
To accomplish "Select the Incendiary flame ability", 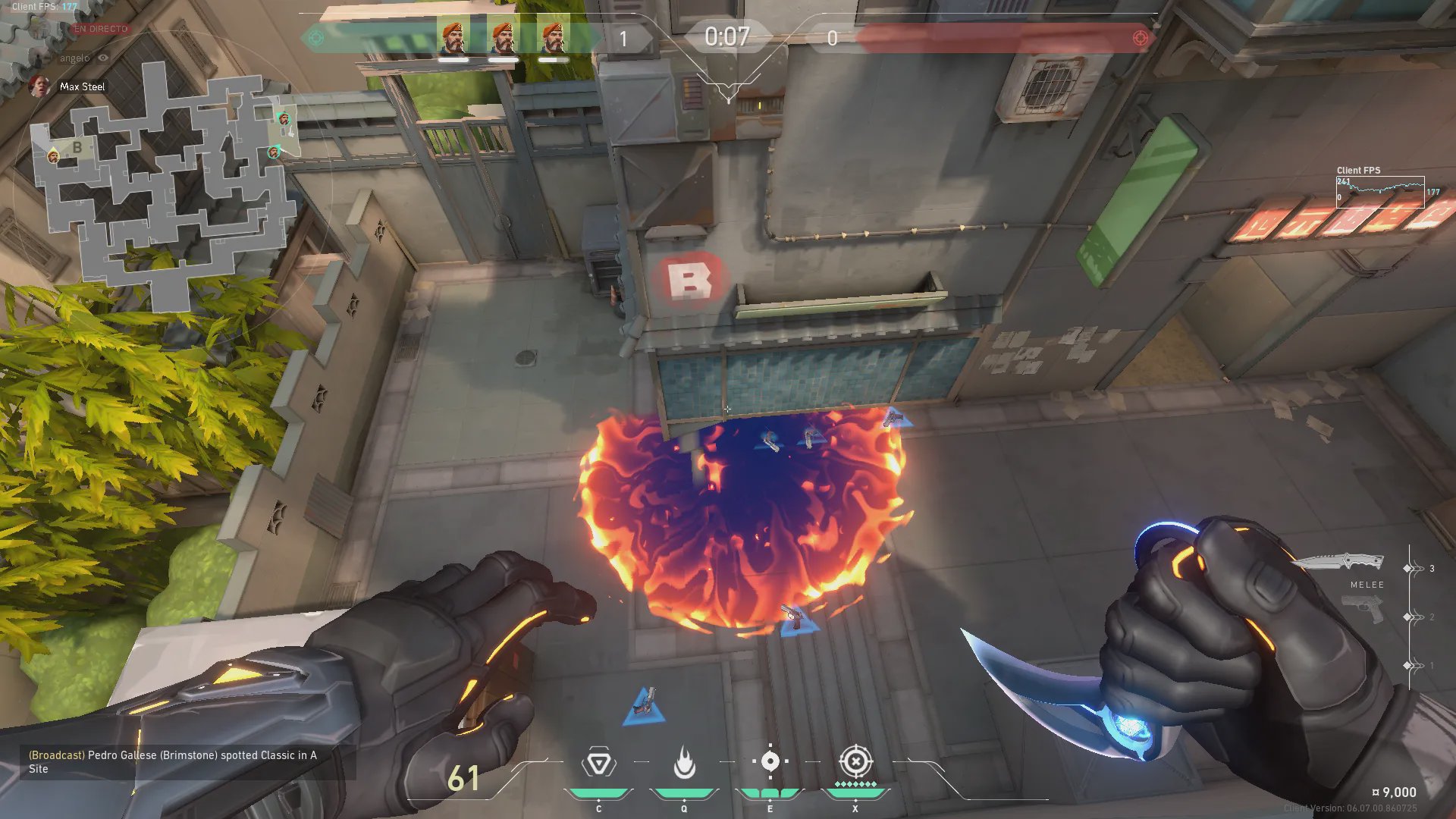I will [x=684, y=763].
